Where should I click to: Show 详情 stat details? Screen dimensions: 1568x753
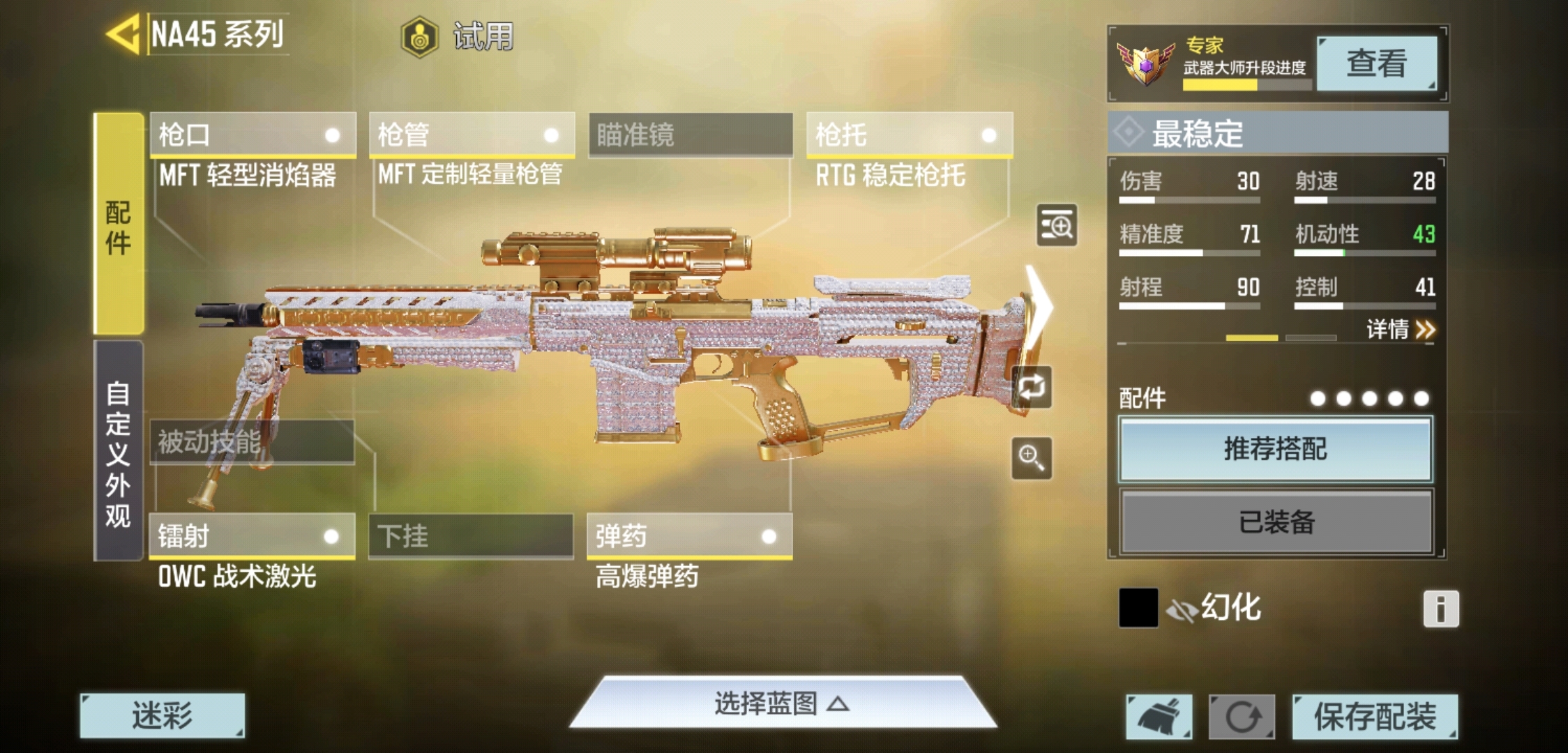(1400, 329)
